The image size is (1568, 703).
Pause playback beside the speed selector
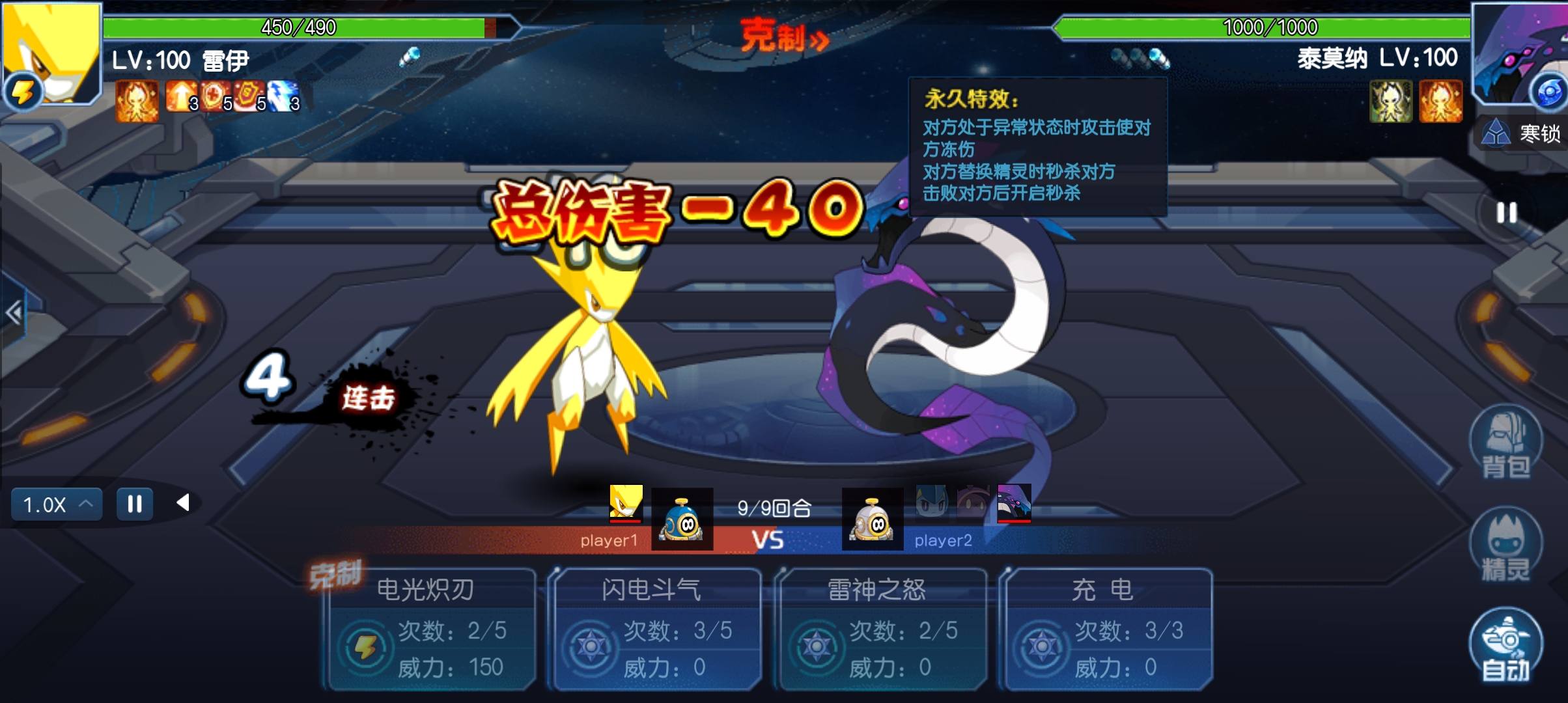click(x=135, y=504)
